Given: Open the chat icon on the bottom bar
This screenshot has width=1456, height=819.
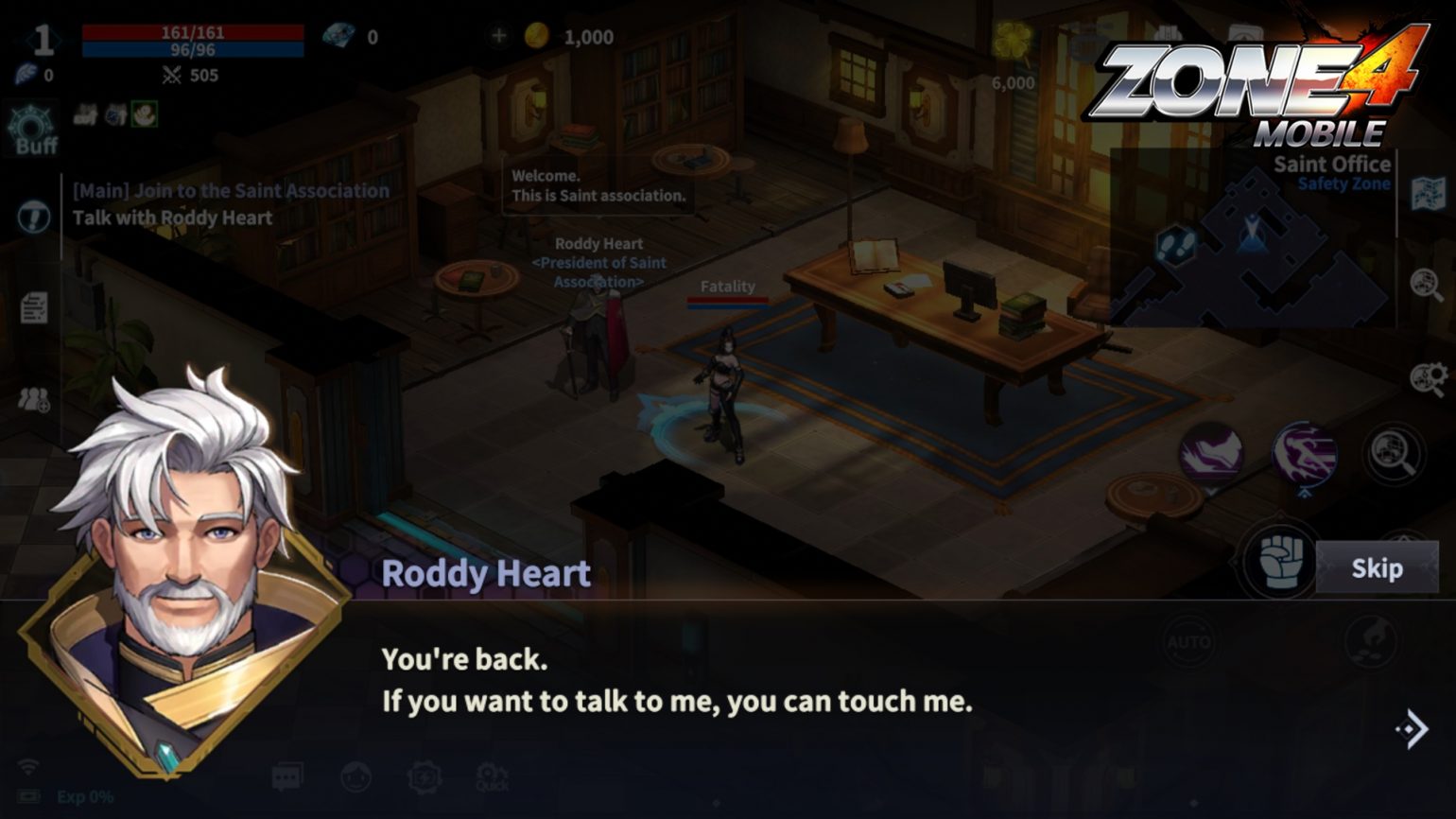Looking at the screenshot, I should click(288, 774).
